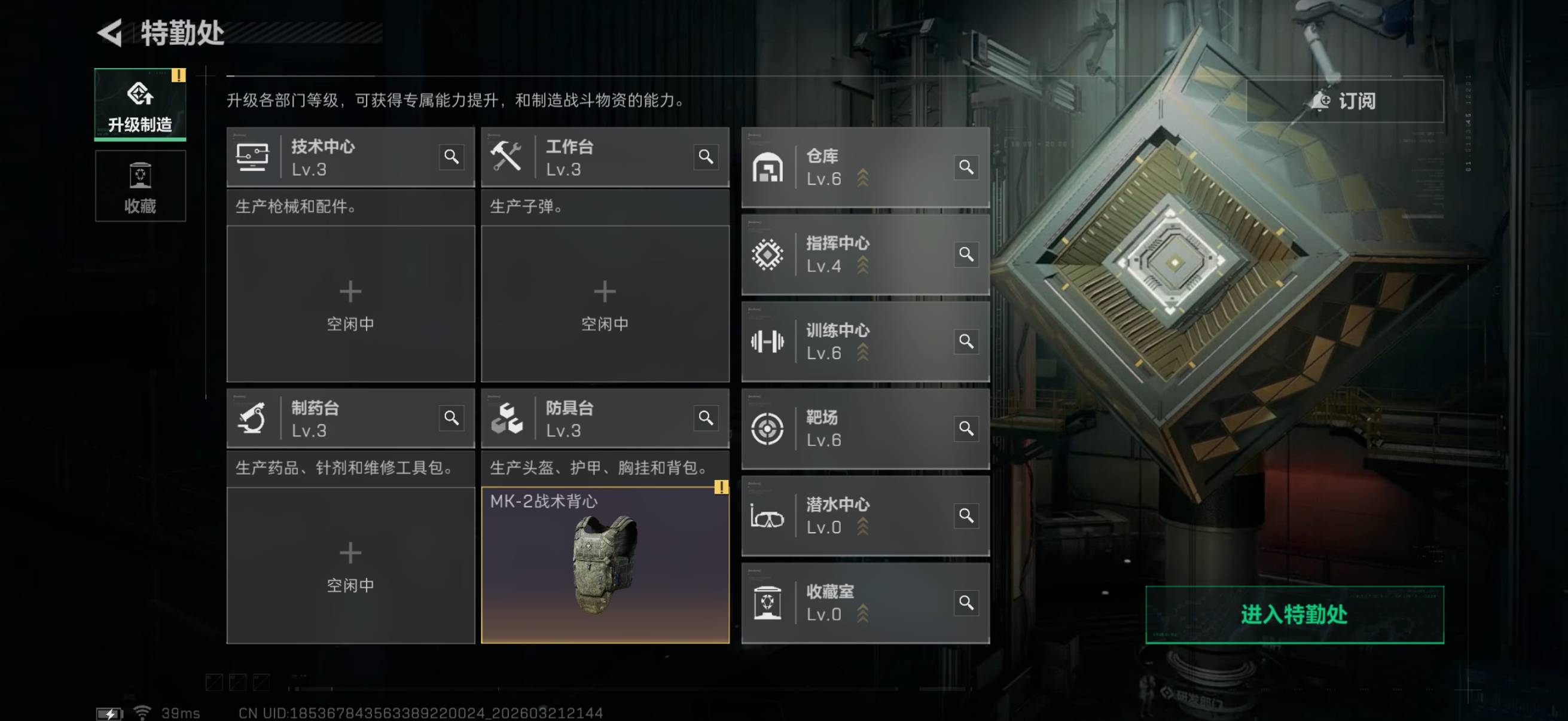View the 靶场 Lv.6 department

[x=852, y=428]
